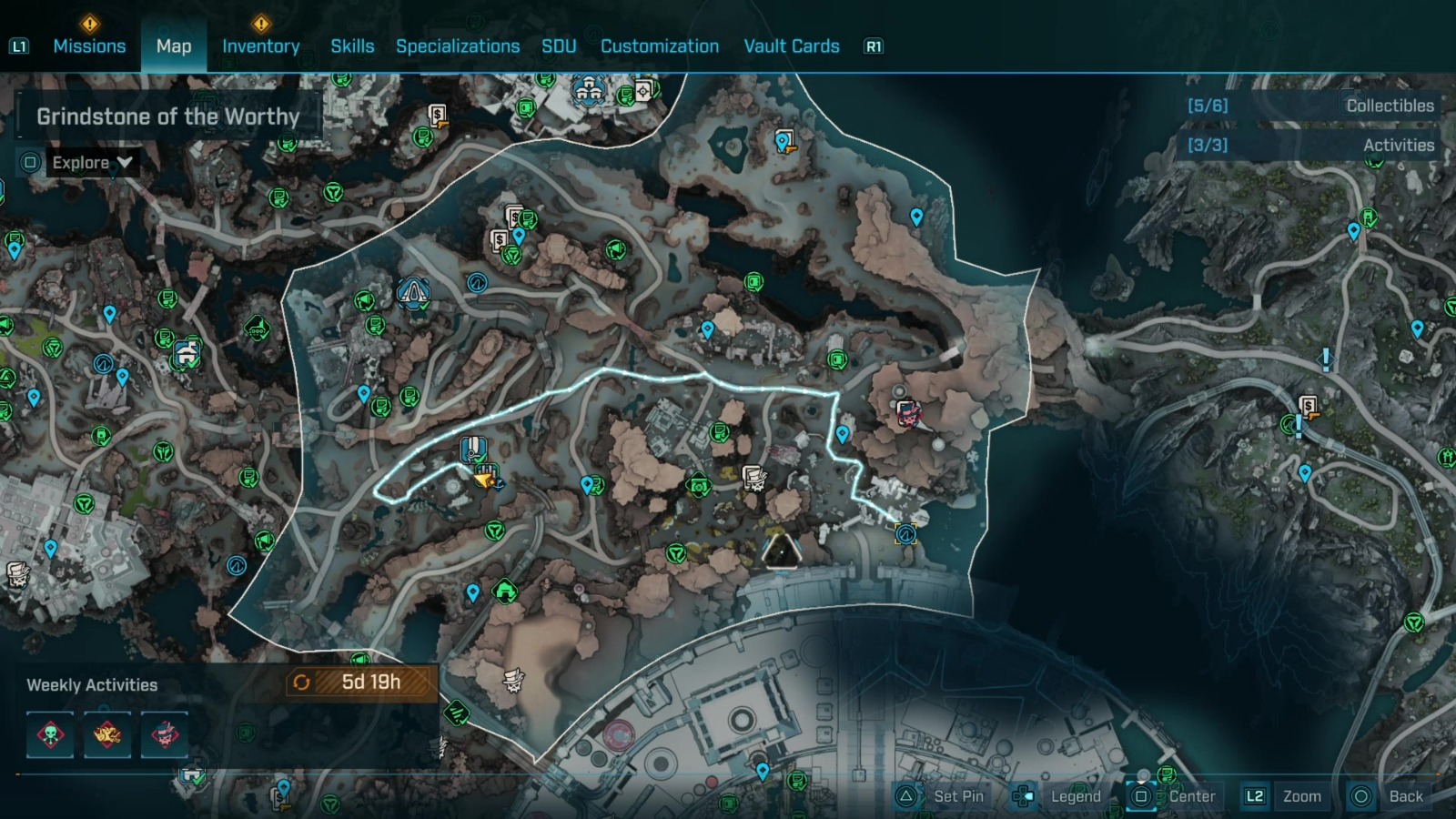
Task: Open the Vault Cards tab
Action: pyautogui.click(x=791, y=45)
